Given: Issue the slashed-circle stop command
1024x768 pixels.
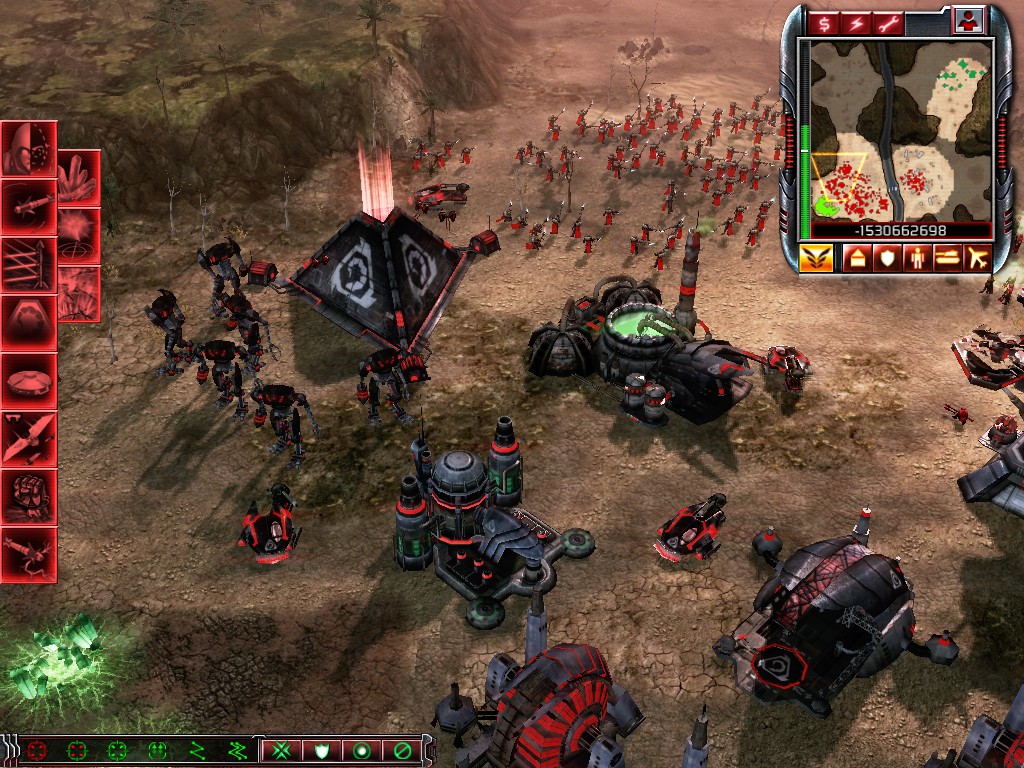Looking at the screenshot, I should [402, 749].
